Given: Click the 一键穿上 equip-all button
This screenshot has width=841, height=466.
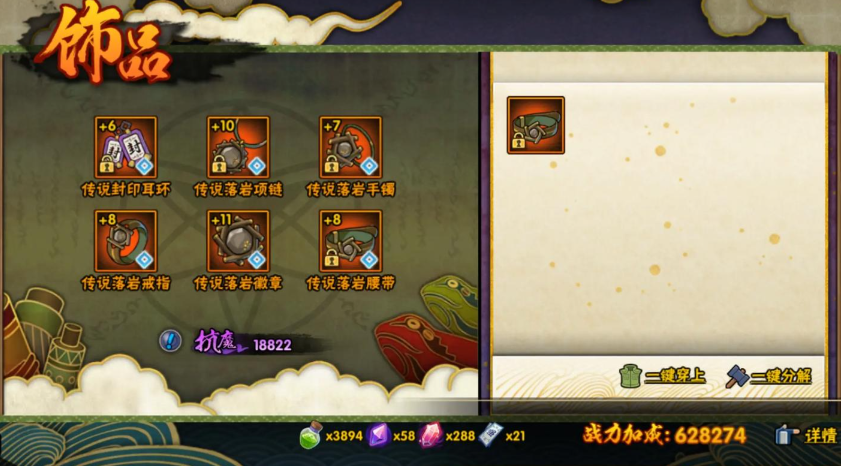Looking at the screenshot, I should coord(663,376).
